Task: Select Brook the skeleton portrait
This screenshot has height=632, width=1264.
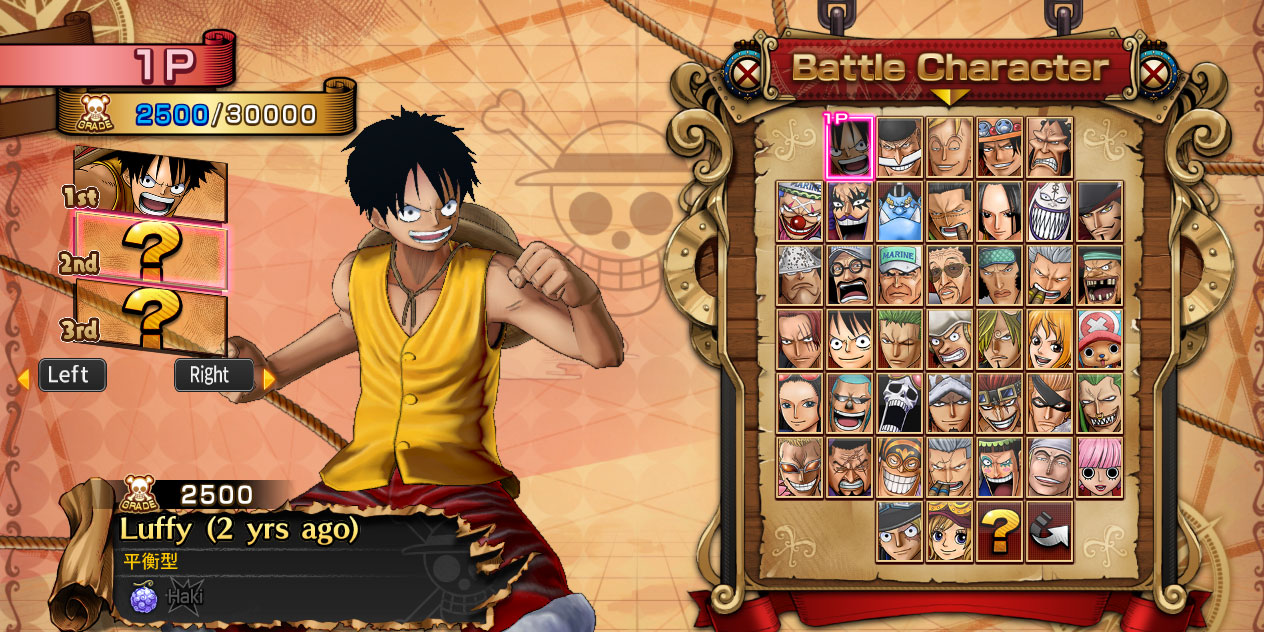Action: coord(899,403)
